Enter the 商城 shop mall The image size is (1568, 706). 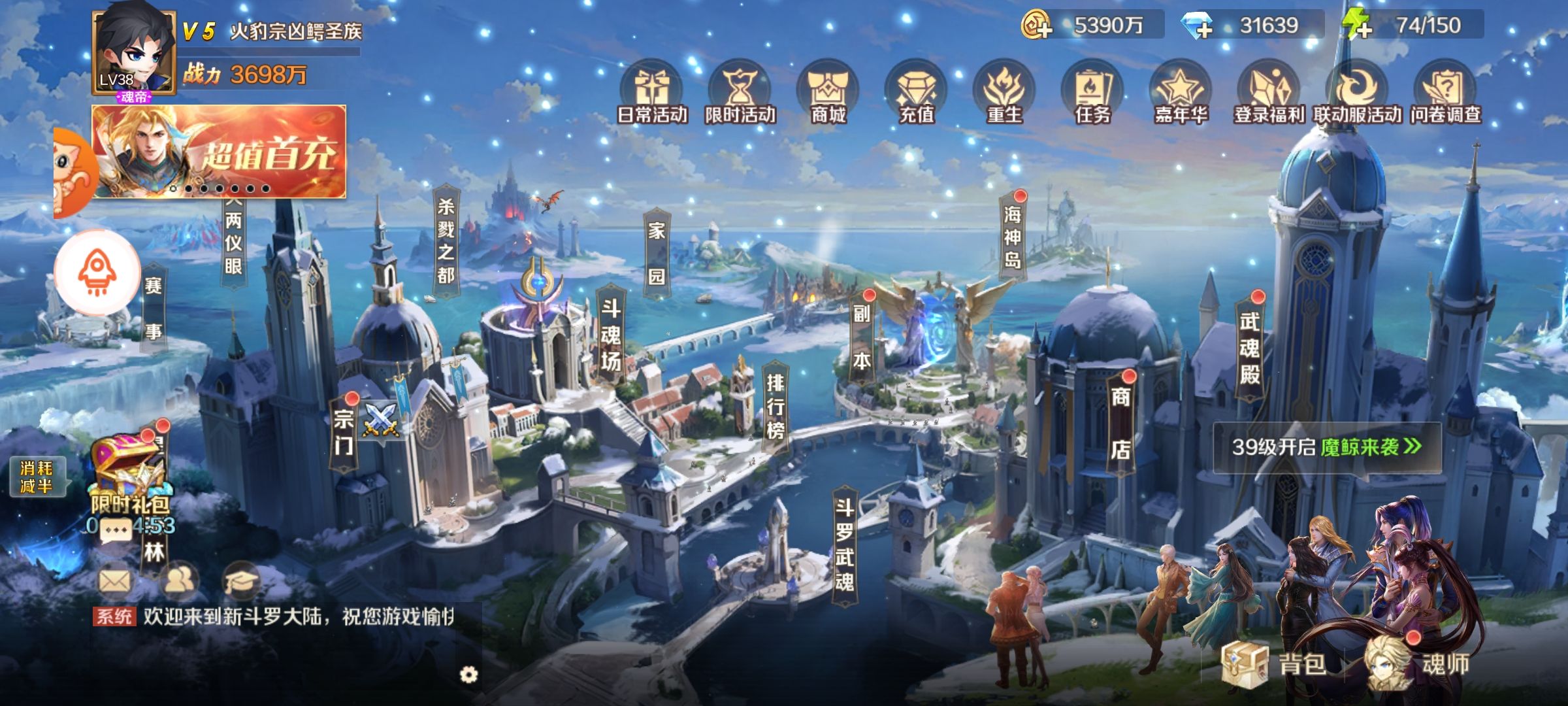click(x=828, y=95)
